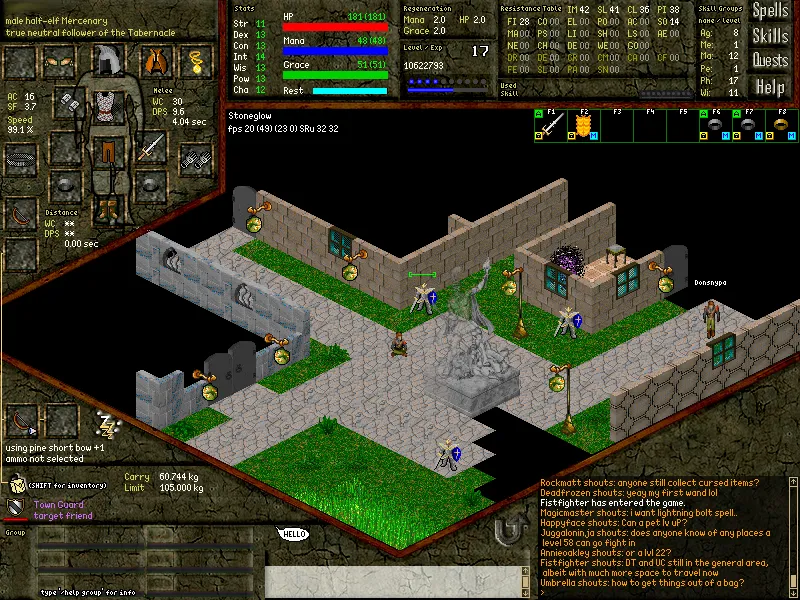Select the equipped chainmail armor slot
The height and width of the screenshot is (600, 800).
[106, 105]
